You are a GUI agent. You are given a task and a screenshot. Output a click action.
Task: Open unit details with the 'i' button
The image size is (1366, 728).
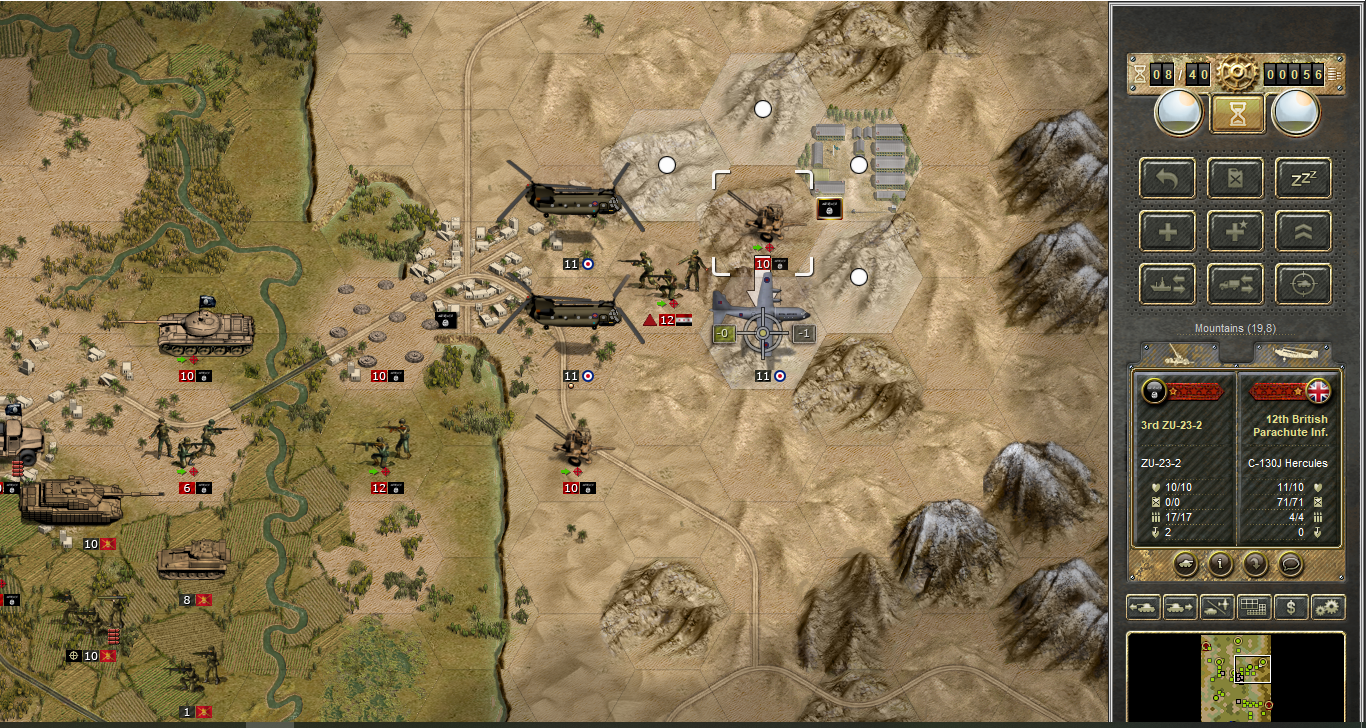point(1220,563)
